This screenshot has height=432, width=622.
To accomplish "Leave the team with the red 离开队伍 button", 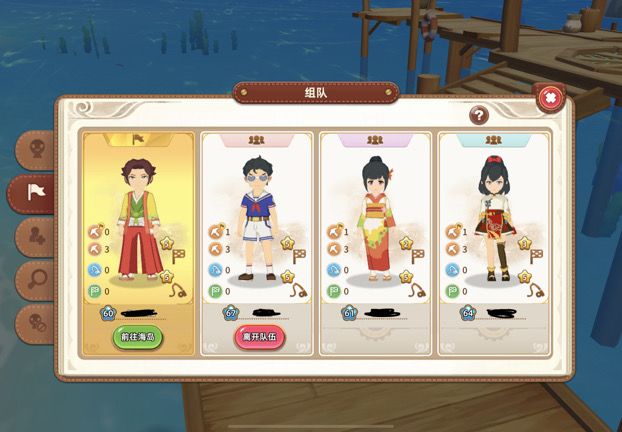I will click(x=257, y=337).
